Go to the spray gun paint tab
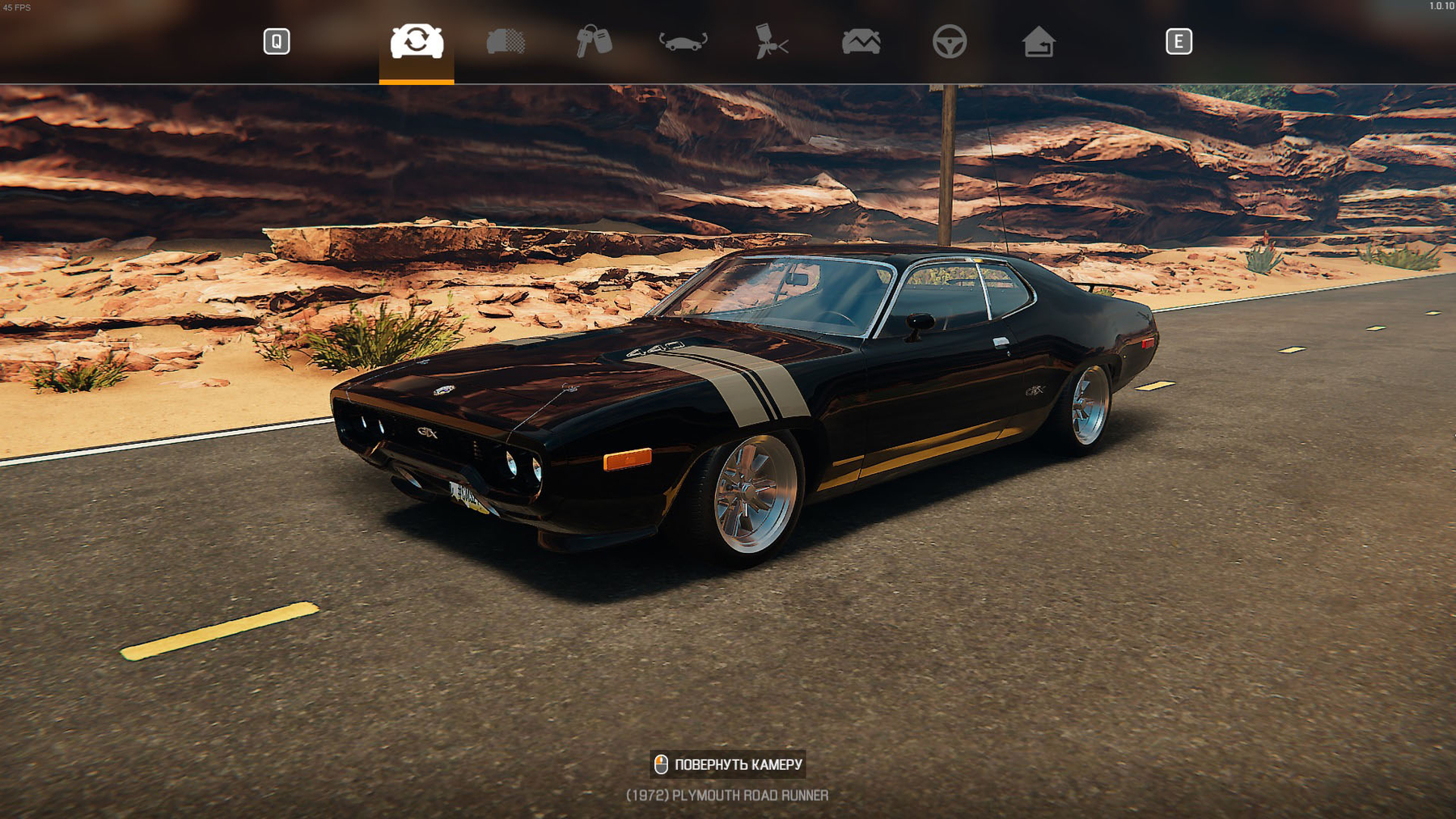Screen dimensions: 1456x819 point(771,41)
